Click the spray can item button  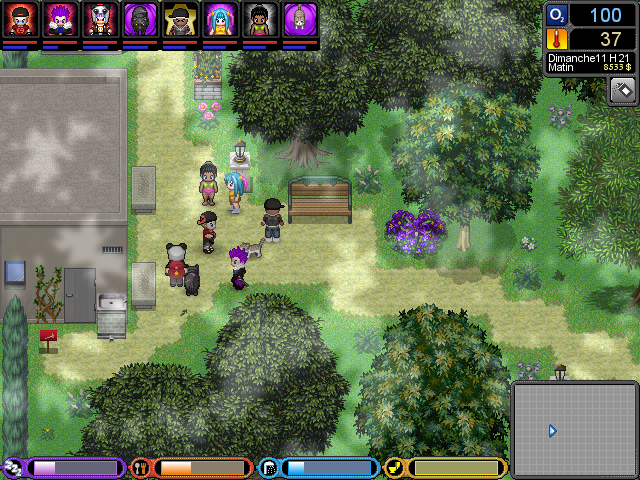coord(623,90)
